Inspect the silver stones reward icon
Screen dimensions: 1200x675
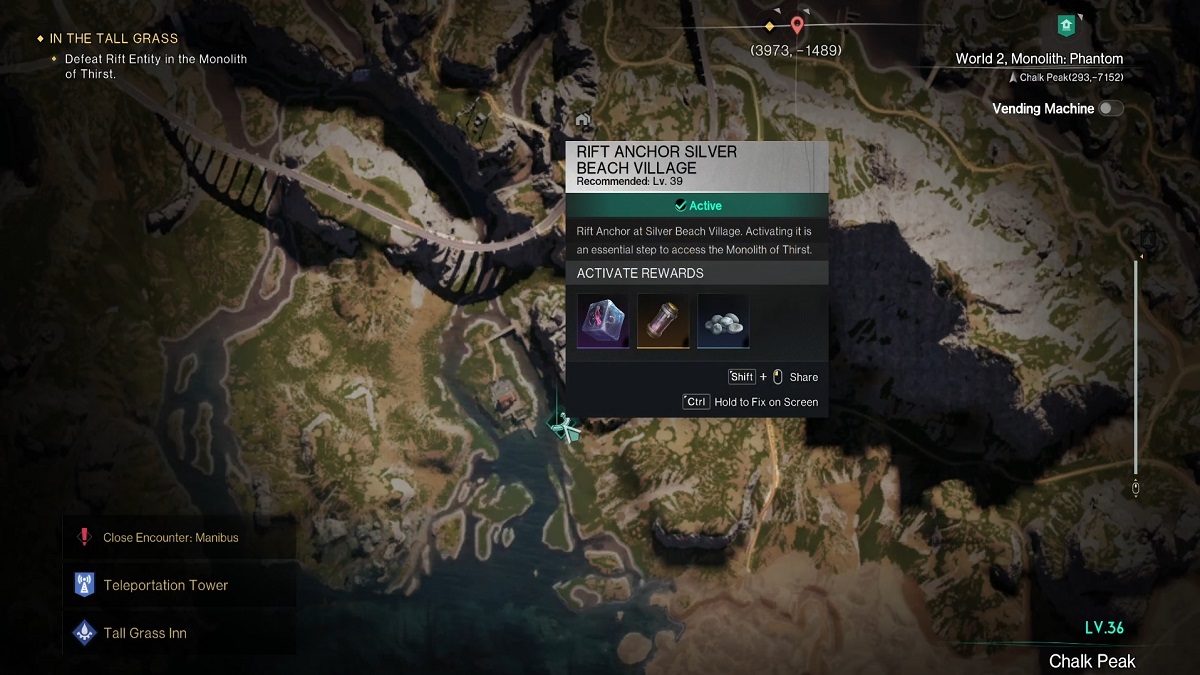click(723, 321)
